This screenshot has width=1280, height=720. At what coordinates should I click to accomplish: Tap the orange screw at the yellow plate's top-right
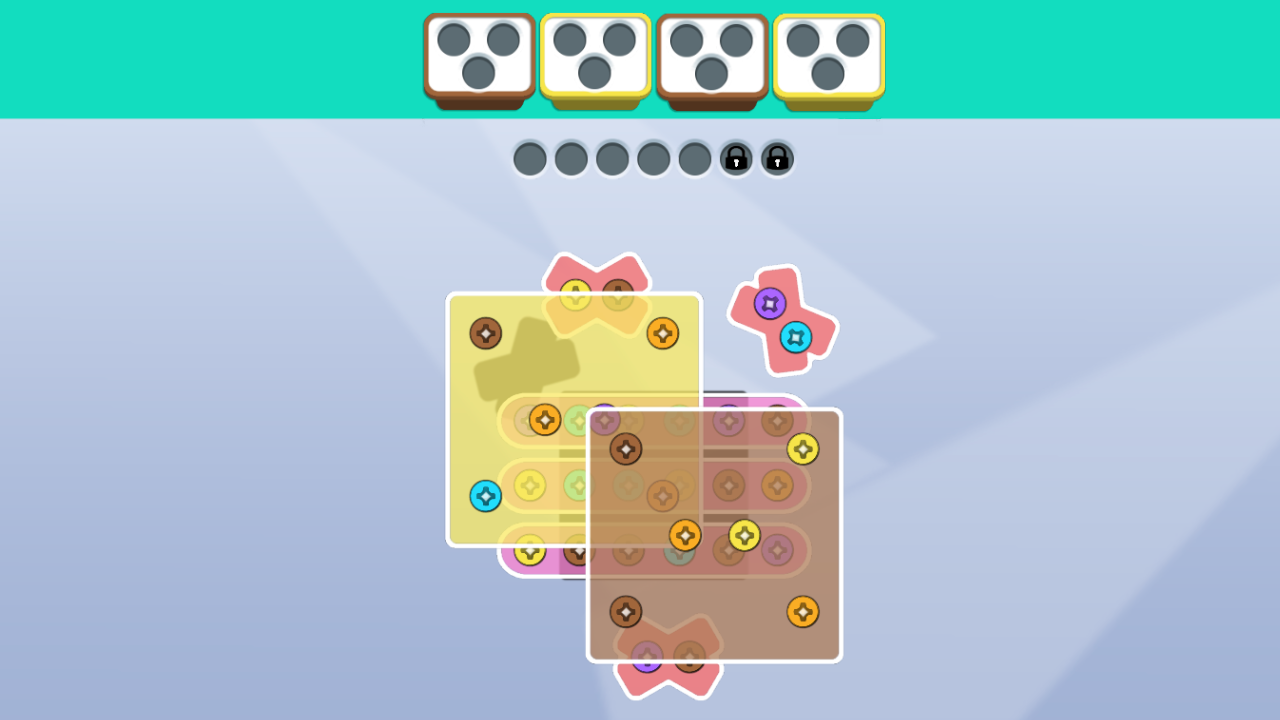coord(663,331)
